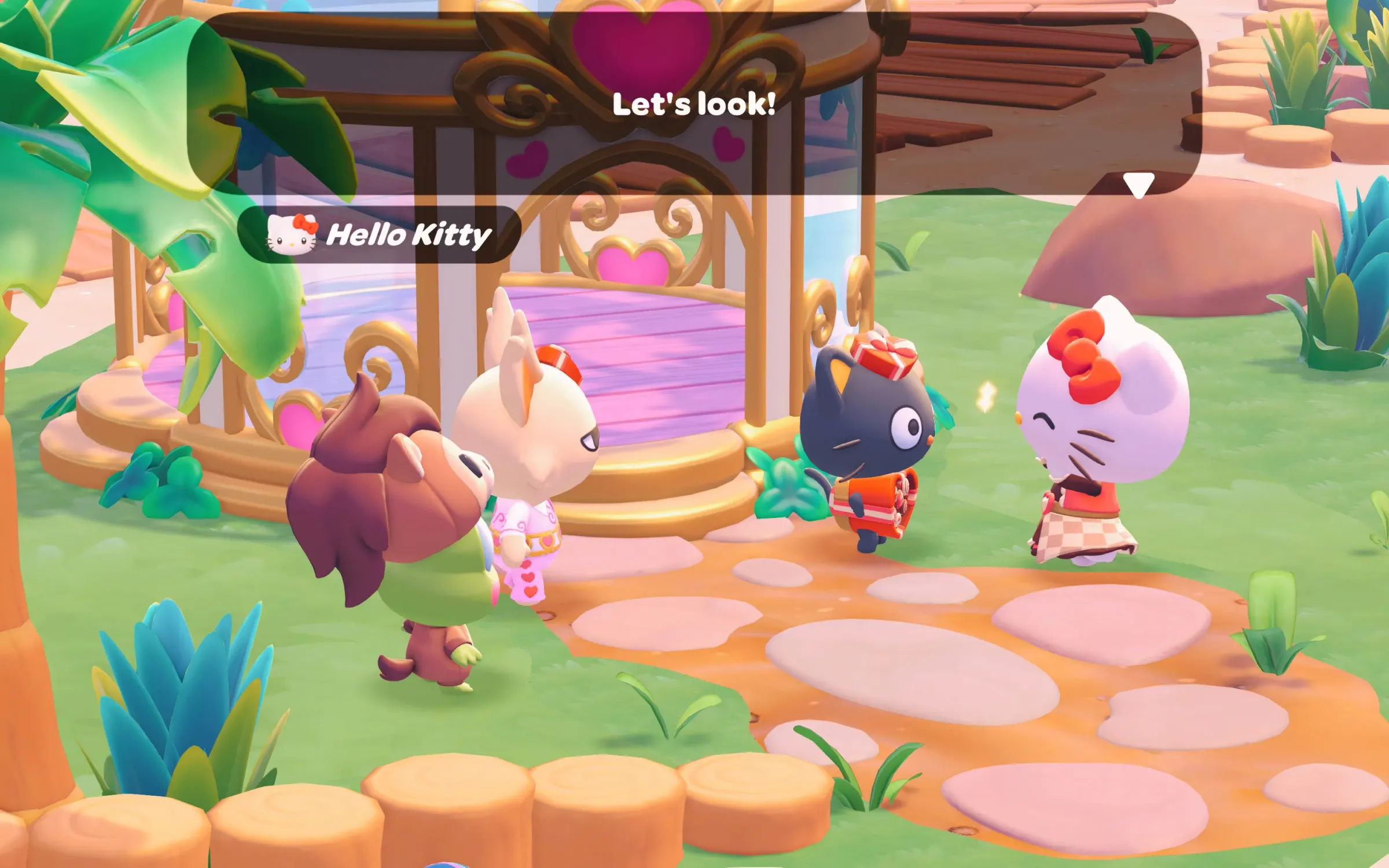Click the "Let's look!" dialogue box
The image size is (1389, 868).
[x=693, y=104]
